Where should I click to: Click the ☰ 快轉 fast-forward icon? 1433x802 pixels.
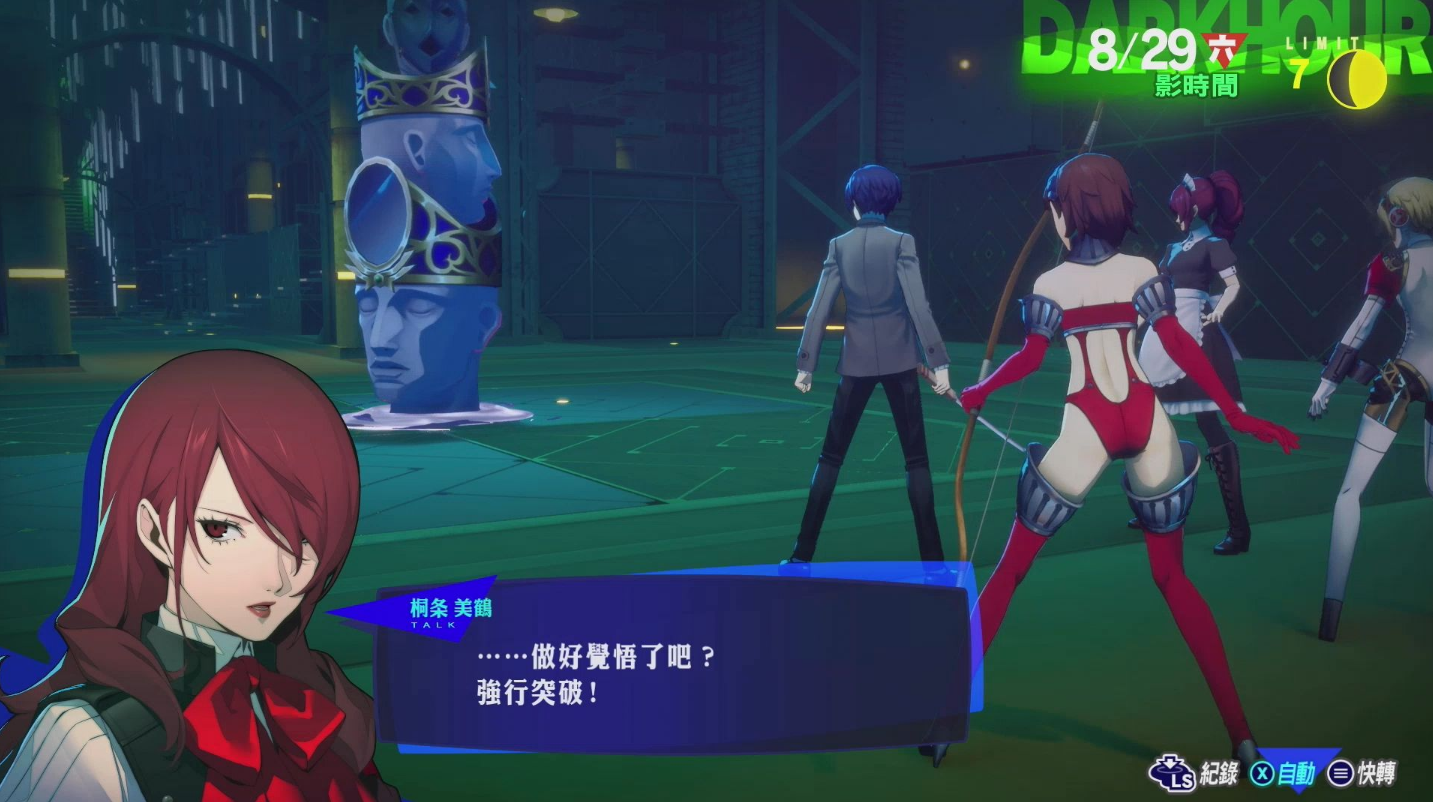pyautogui.click(x=1341, y=775)
